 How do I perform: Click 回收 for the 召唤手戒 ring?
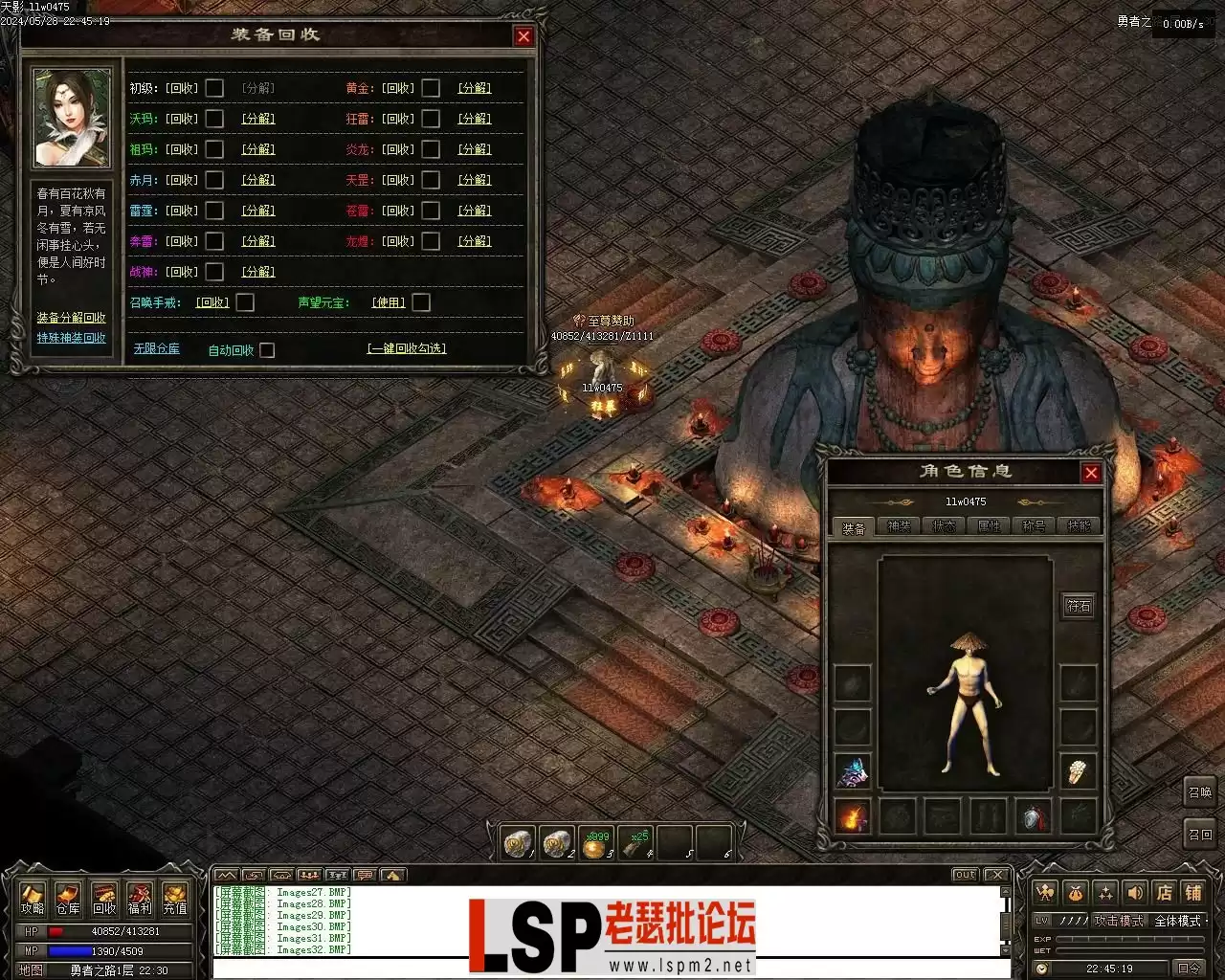[x=212, y=302]
